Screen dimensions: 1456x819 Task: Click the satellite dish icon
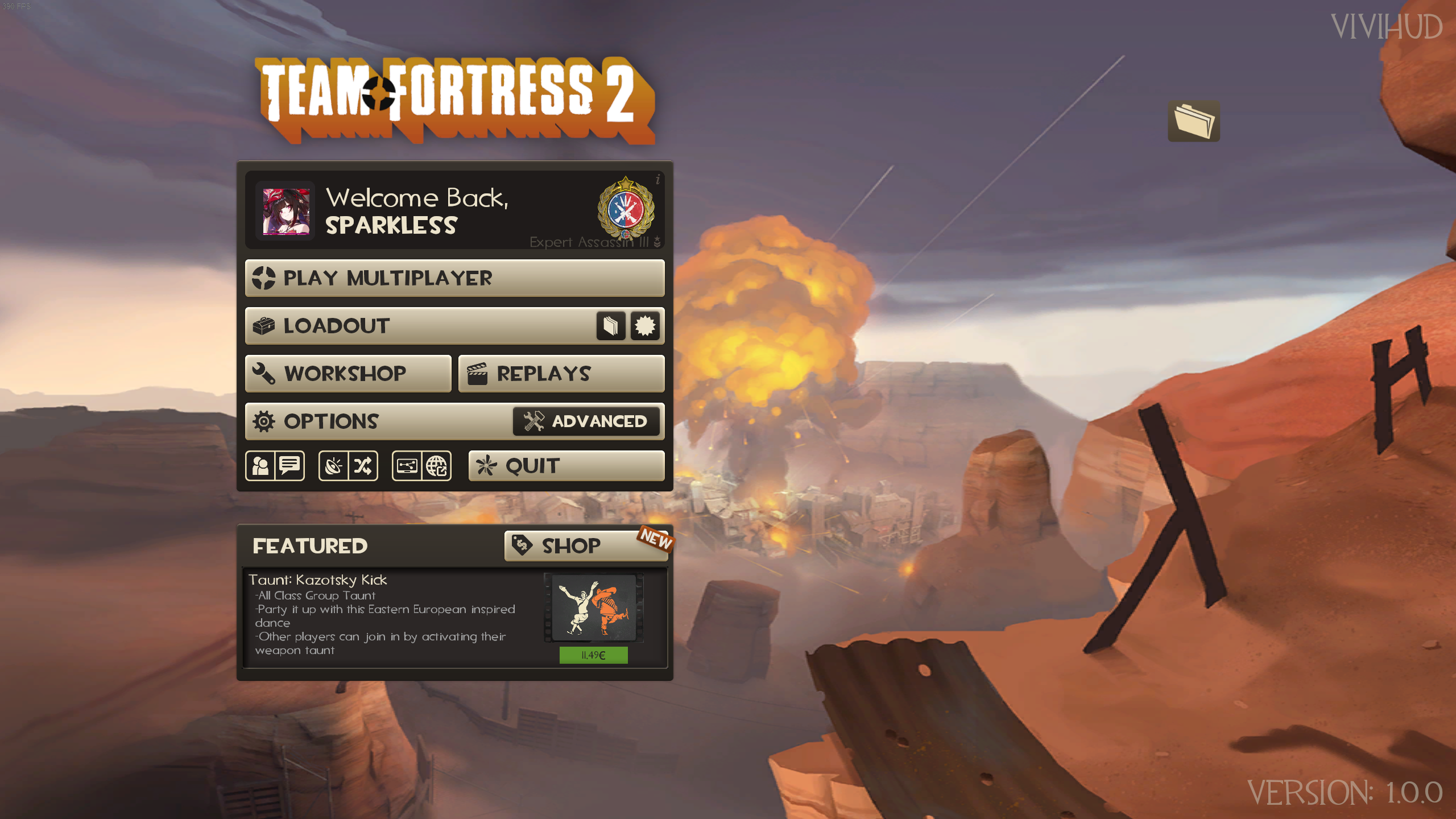coord(334,466)
